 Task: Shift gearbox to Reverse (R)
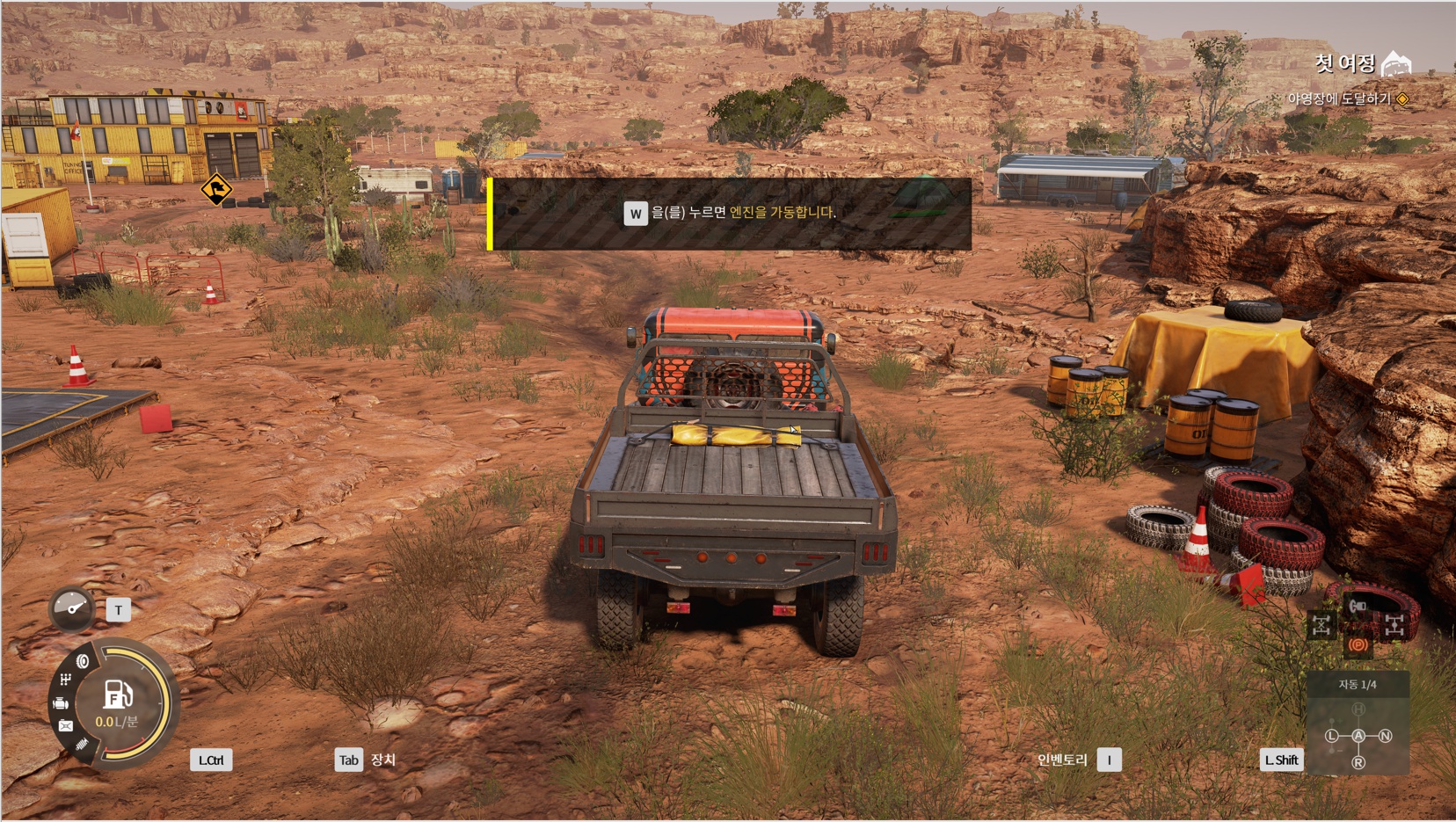(x=1358, y=762)
